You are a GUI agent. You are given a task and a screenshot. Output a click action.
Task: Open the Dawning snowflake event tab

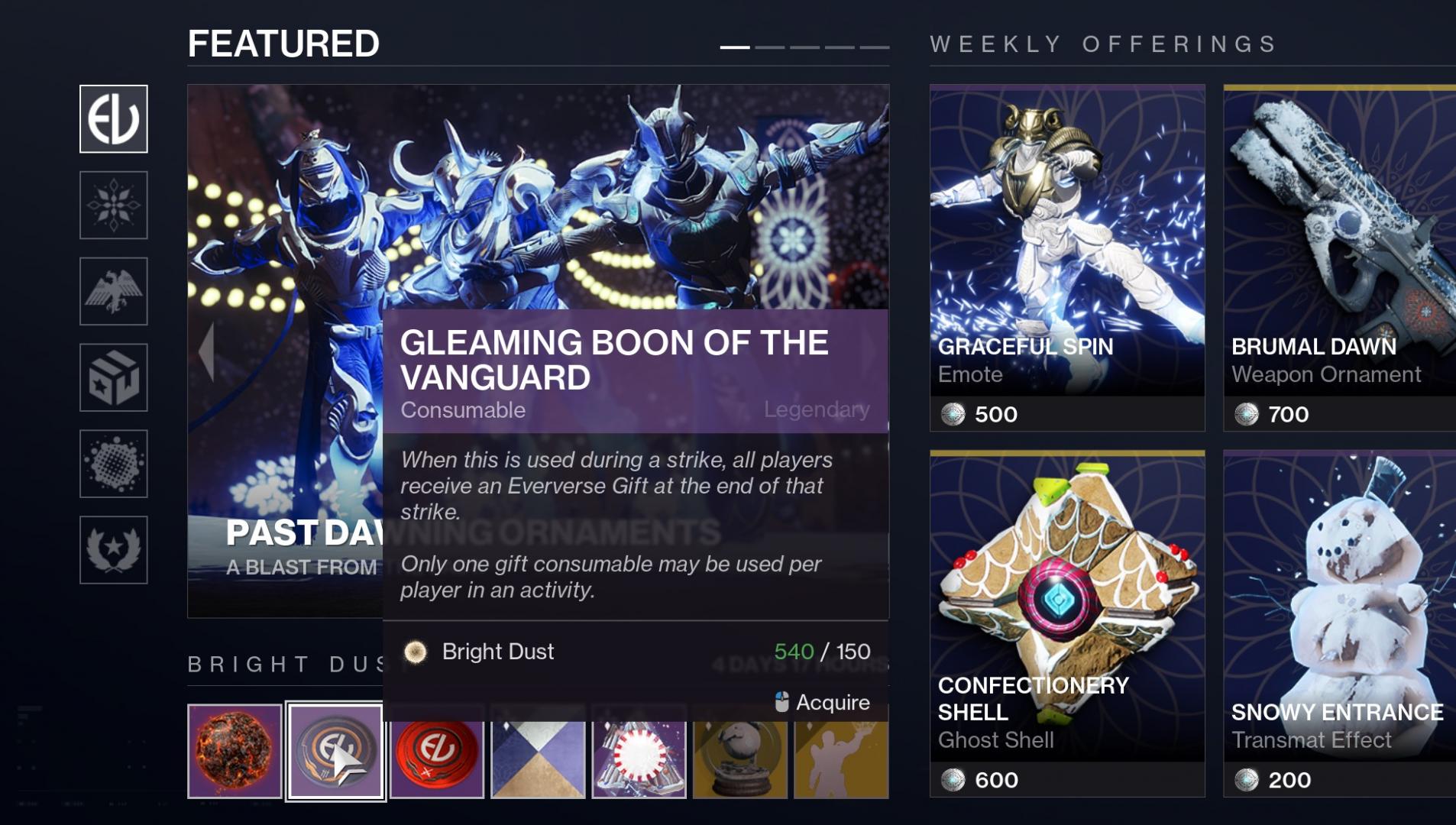(113, 206)
